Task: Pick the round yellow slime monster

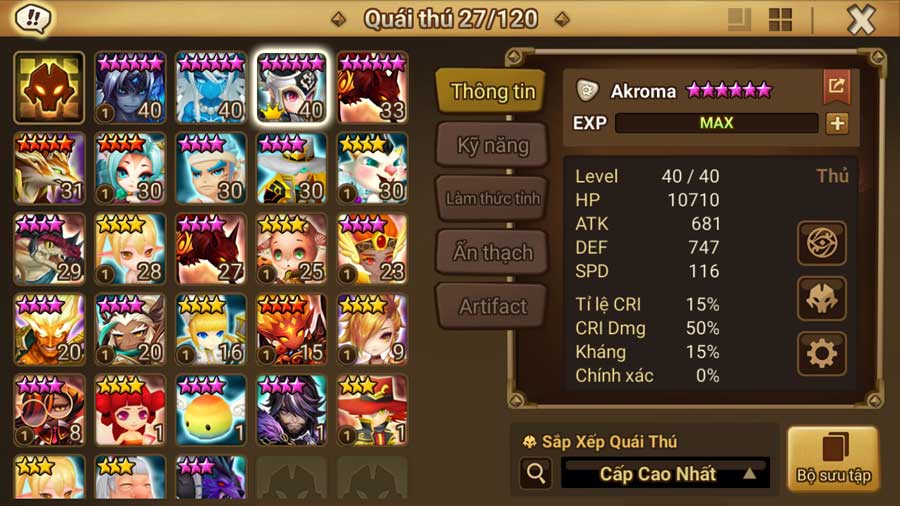Action: (211, 410)
